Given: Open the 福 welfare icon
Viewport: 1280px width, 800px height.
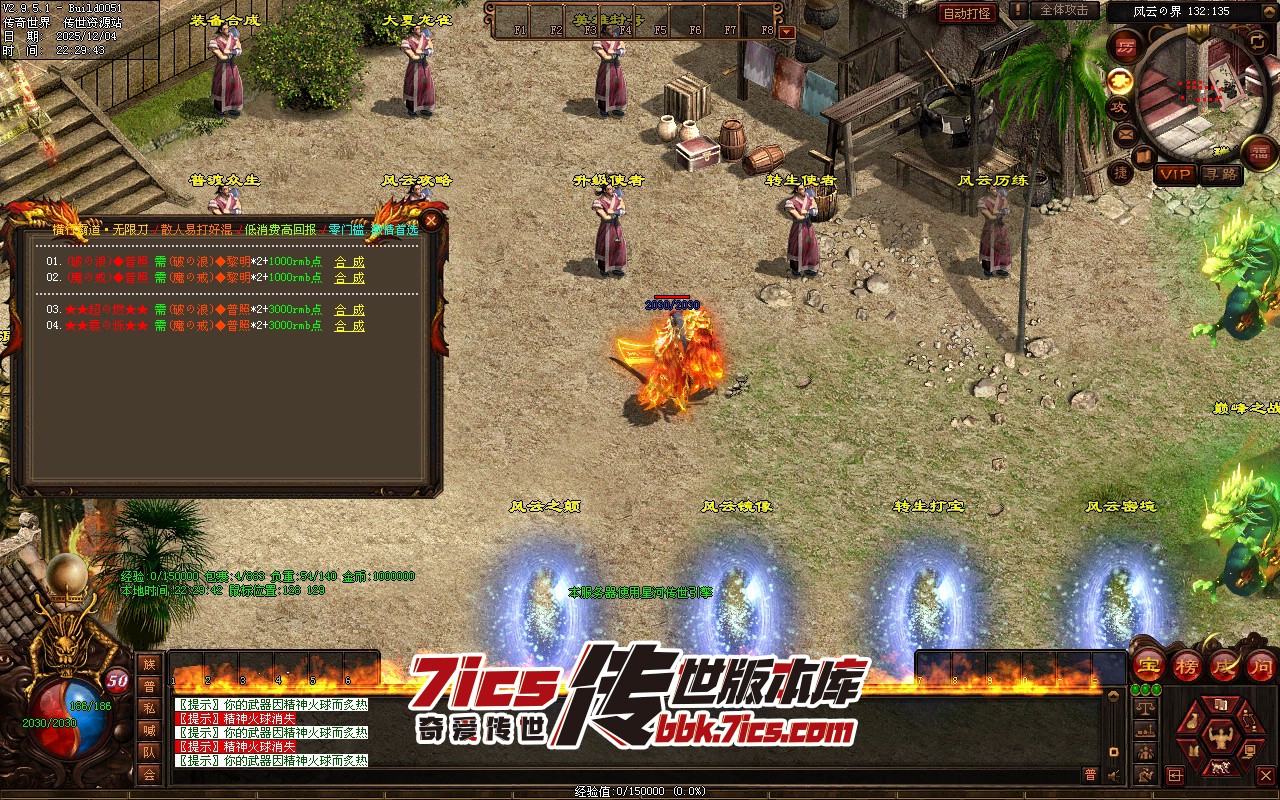Looking at the screenshot, I should [1259, 151].
